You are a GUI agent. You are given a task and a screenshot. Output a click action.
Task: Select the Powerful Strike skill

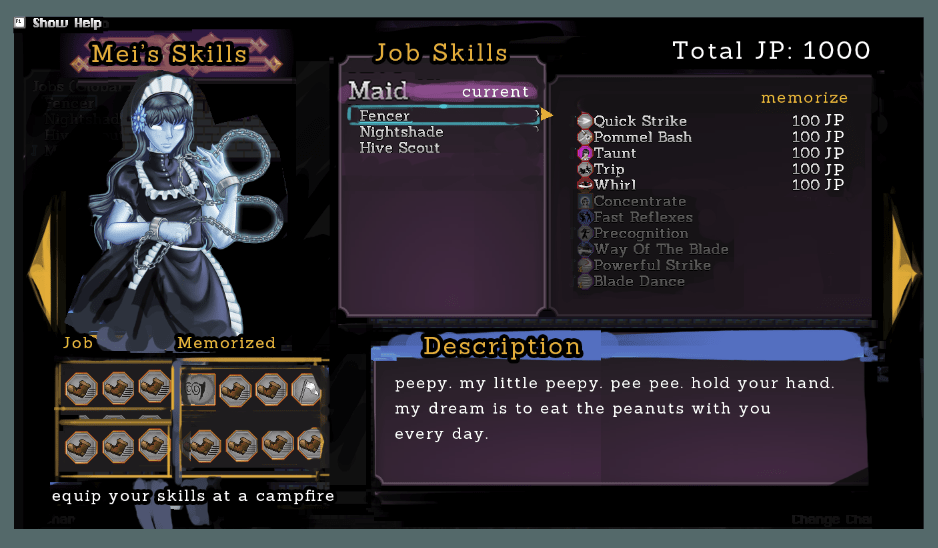point(652,265)
